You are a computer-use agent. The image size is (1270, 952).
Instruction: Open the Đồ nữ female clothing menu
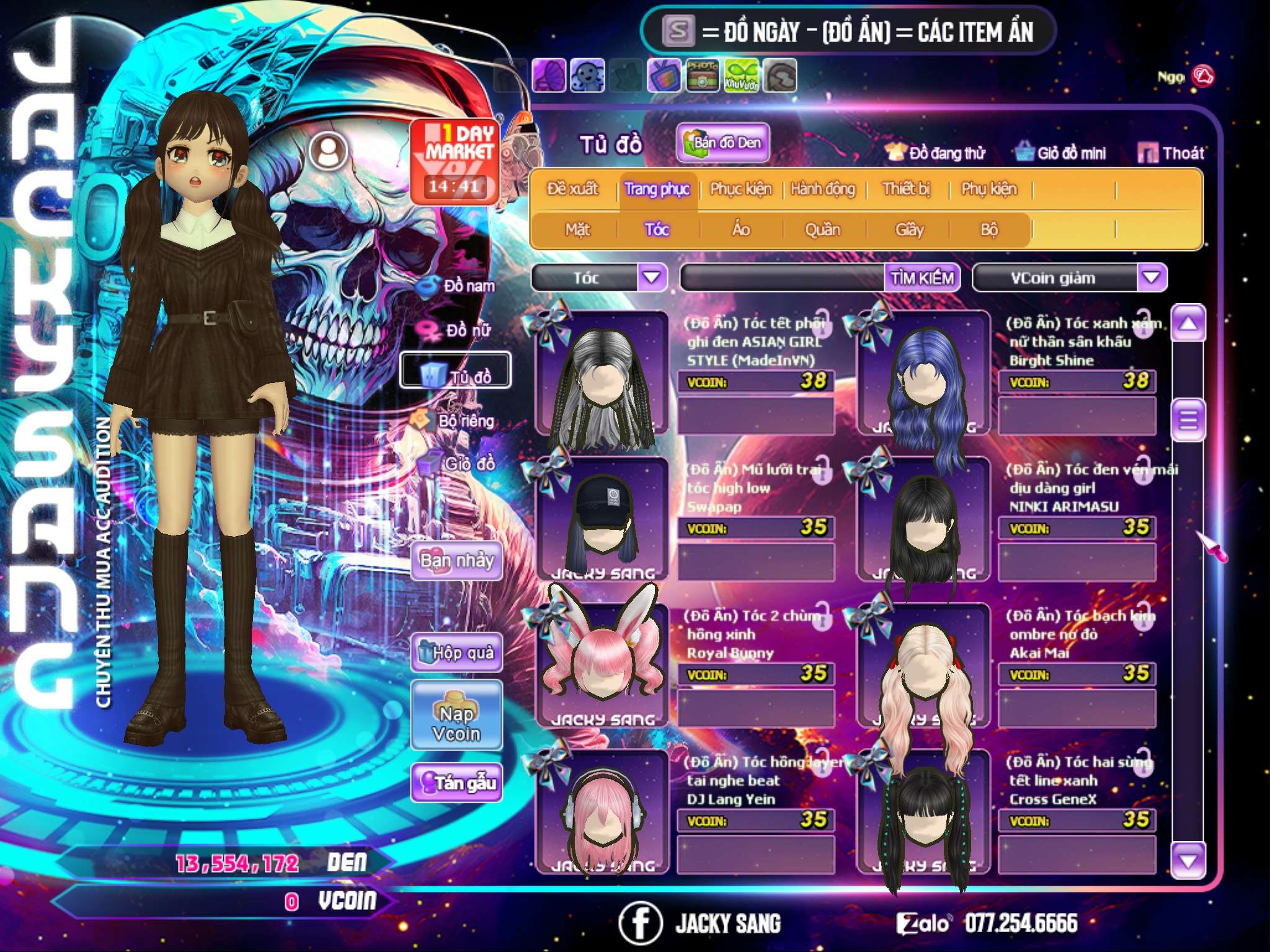[458, 330]
